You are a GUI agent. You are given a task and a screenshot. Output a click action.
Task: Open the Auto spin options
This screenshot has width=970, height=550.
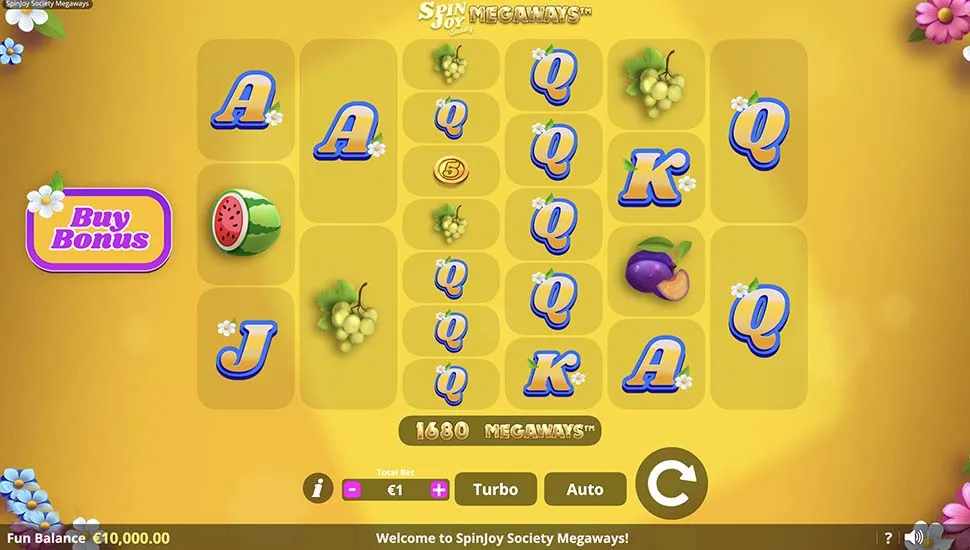pyautogui.click(x=585, y=489)
